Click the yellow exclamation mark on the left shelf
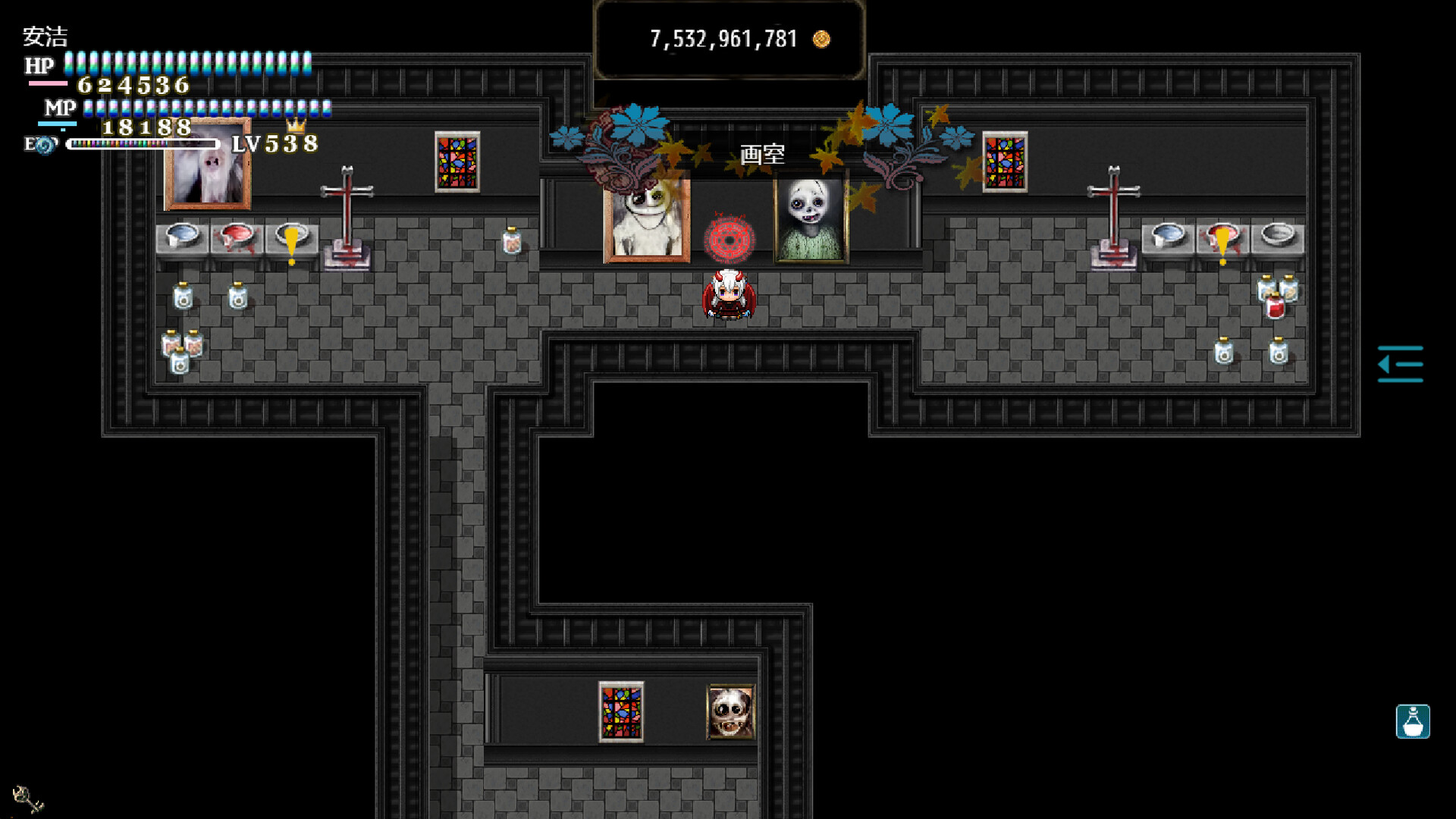 (292, 239)
